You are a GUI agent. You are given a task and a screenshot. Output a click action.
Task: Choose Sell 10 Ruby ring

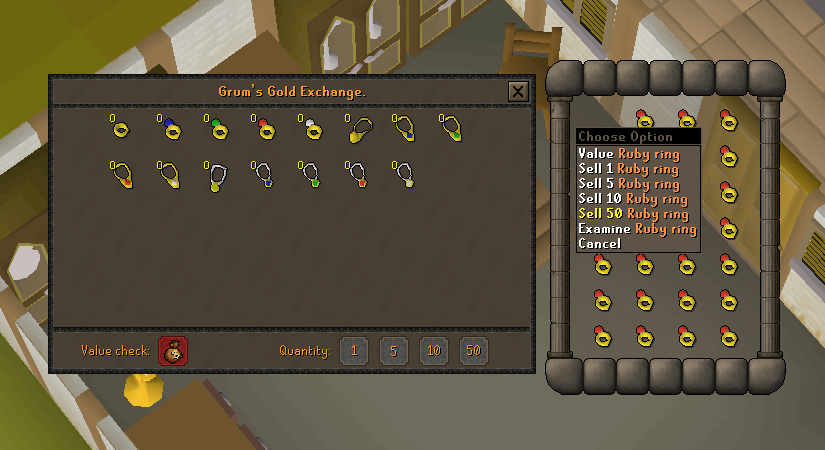pyautogui.click(x=632, y=199)
